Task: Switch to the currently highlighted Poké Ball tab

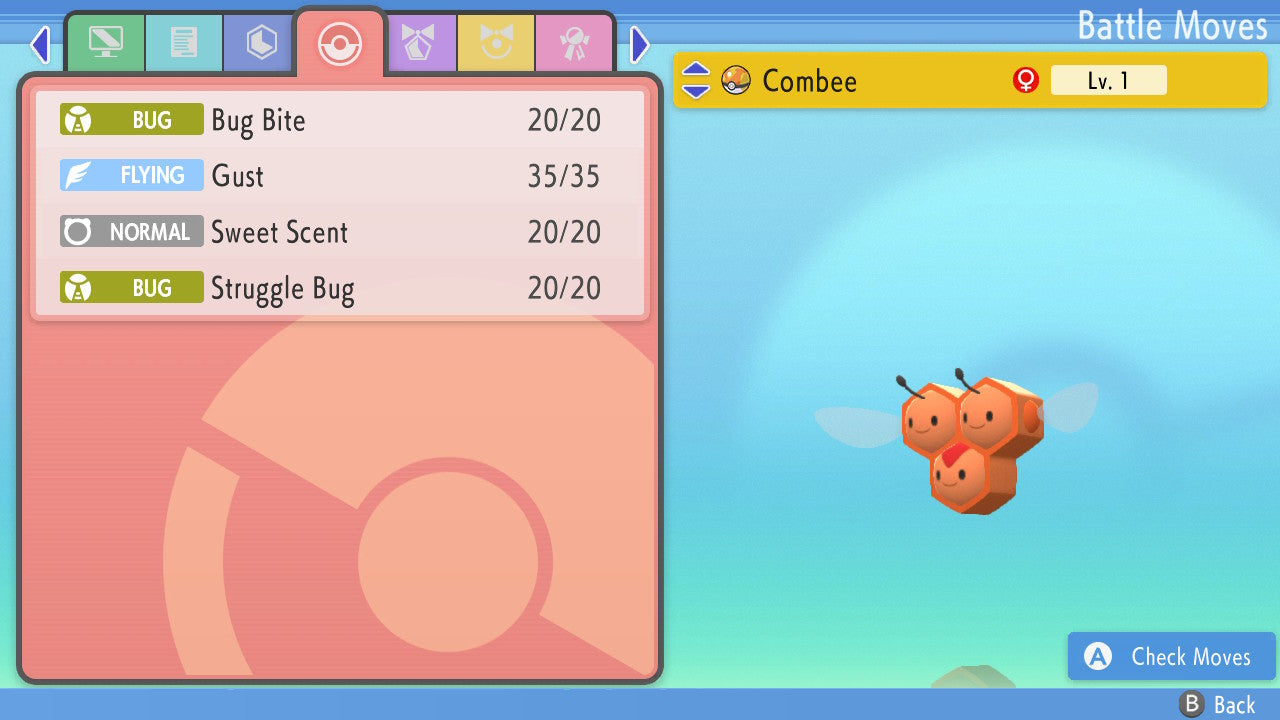Action: [x=340, y=43]
